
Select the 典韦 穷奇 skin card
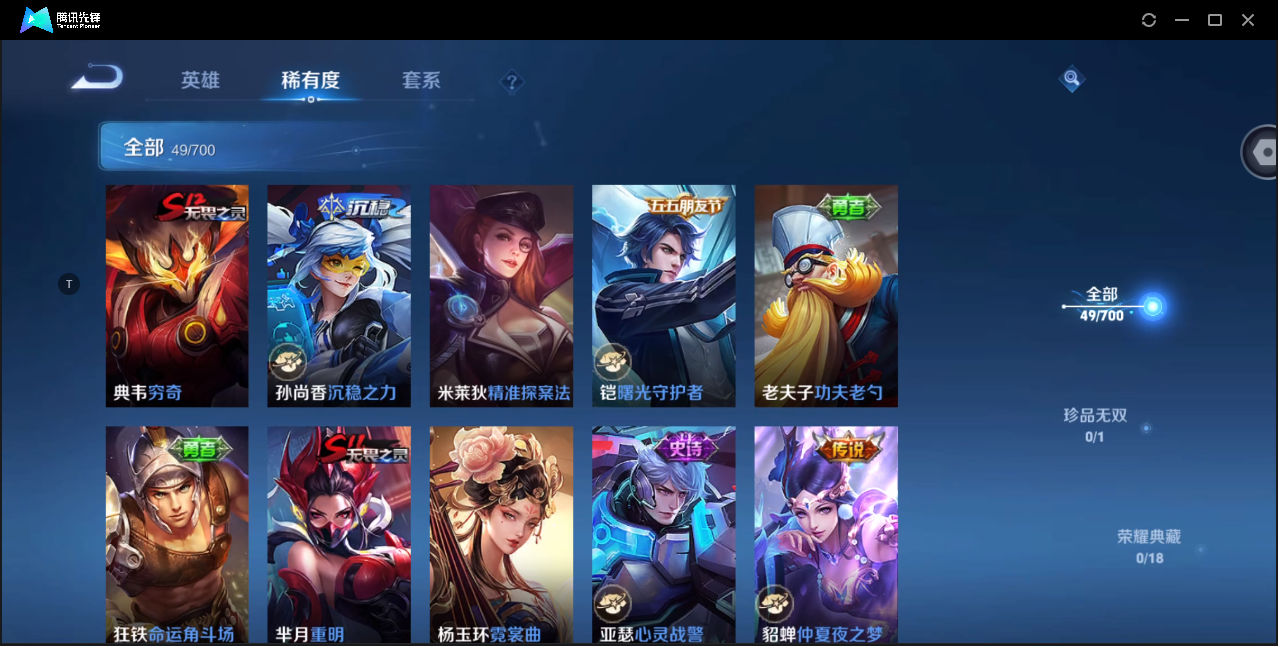pos(177,295)
